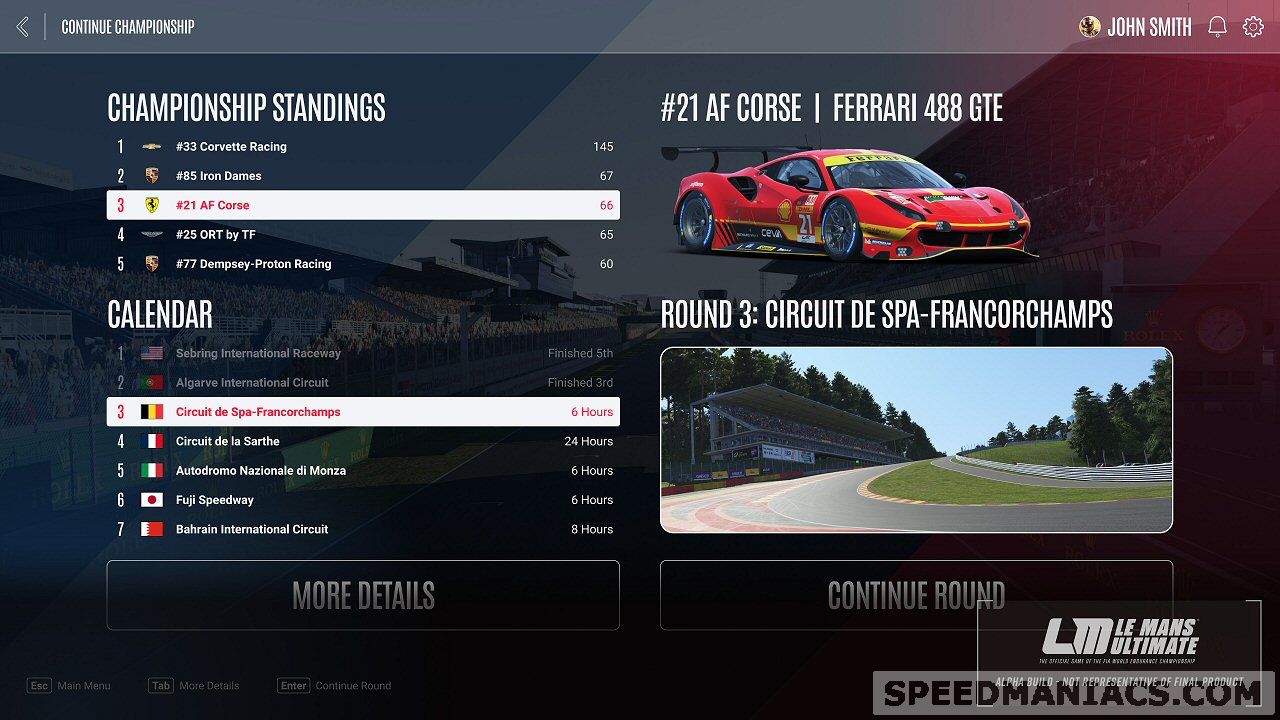Pick Autodromo Nazionale di Monza round
1280x720 pixels.
[x=362, y=471]
